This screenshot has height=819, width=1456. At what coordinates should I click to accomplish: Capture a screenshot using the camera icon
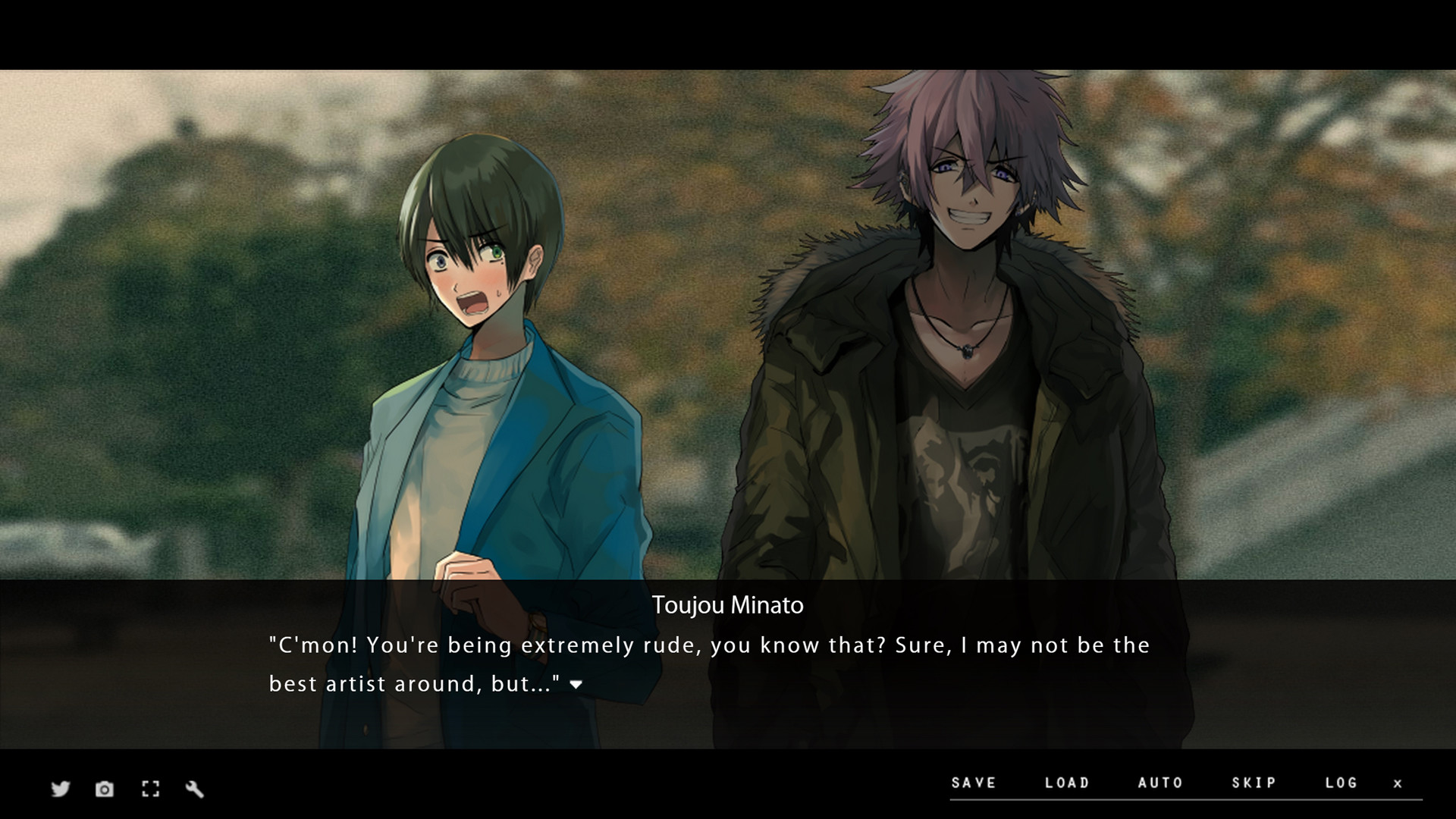click(105, 789)
